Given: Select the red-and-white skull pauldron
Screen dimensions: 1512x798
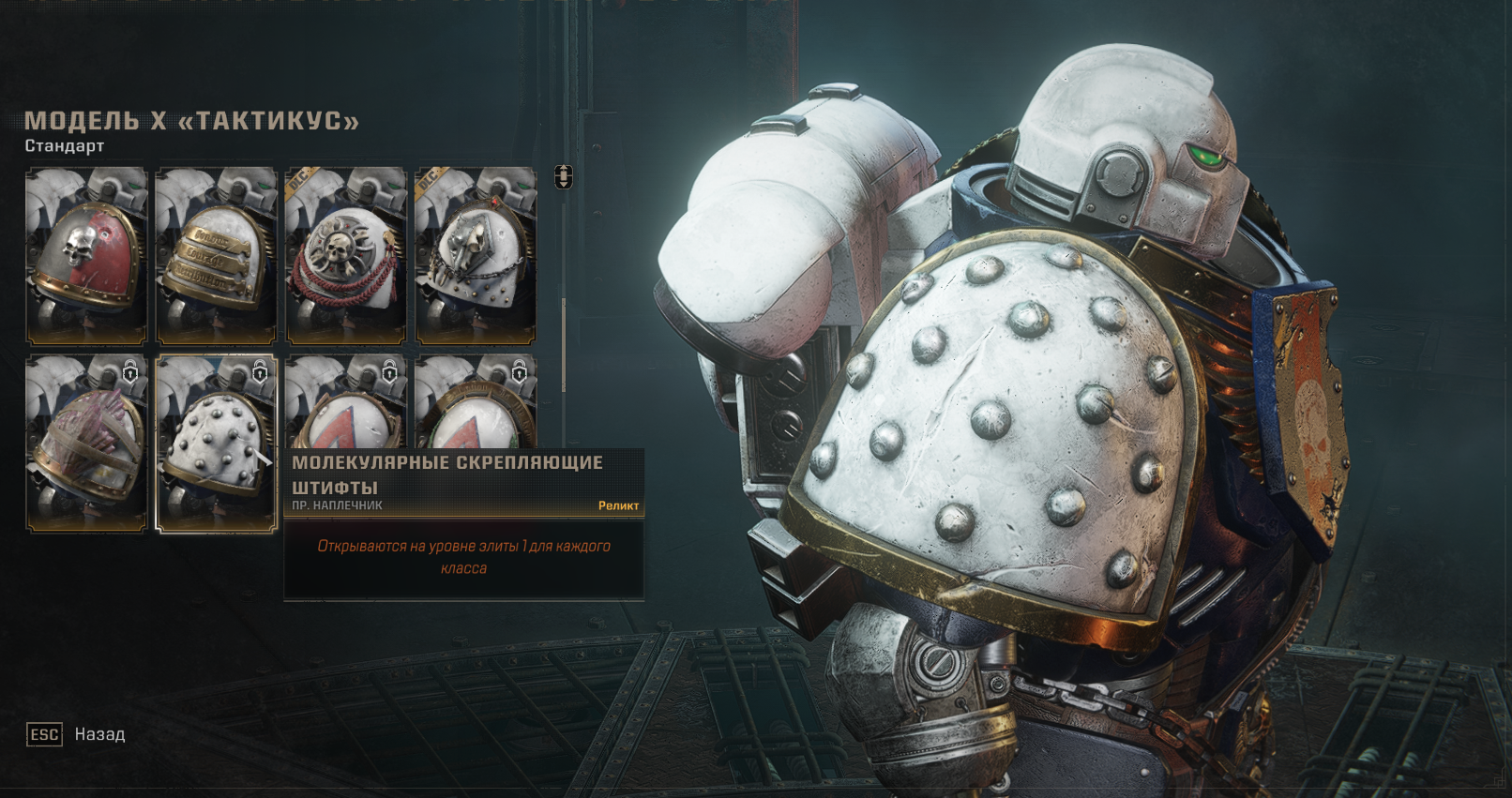Looking at the screenshot, I should pos(86,256).
